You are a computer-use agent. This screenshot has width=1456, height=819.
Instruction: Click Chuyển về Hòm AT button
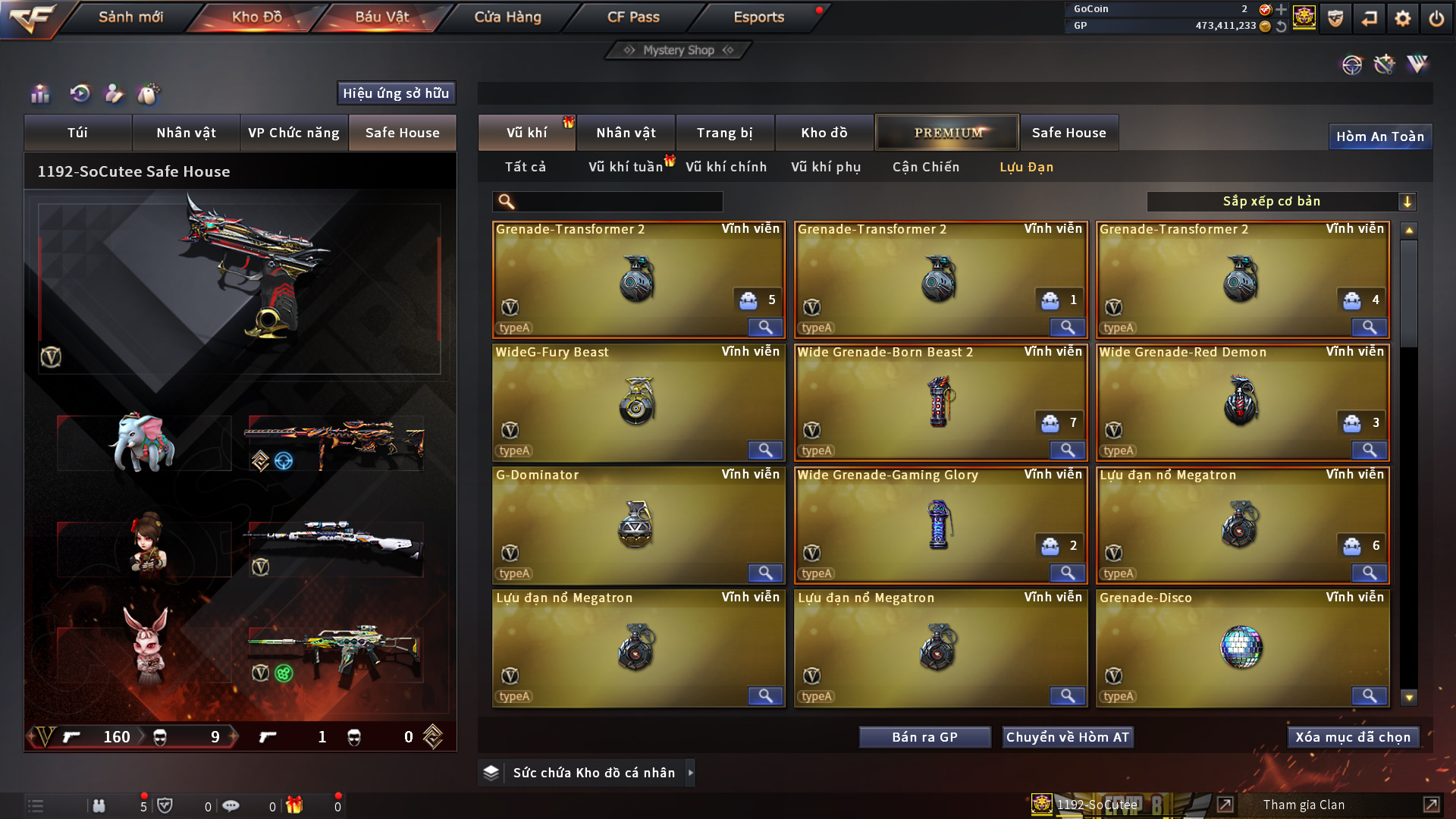tap(1068, 737)
